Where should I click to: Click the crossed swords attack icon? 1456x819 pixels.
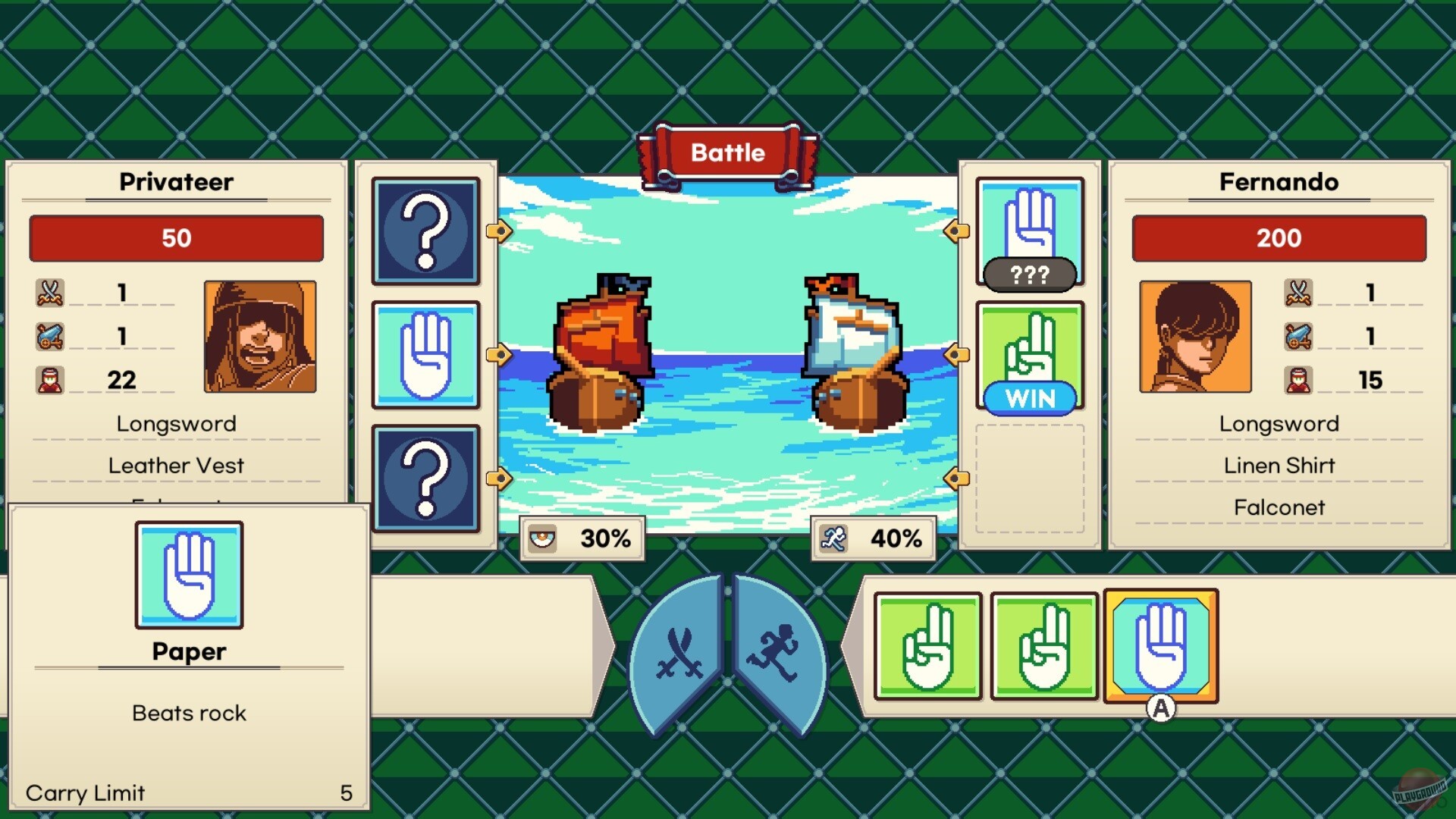(x=681, y=654)
